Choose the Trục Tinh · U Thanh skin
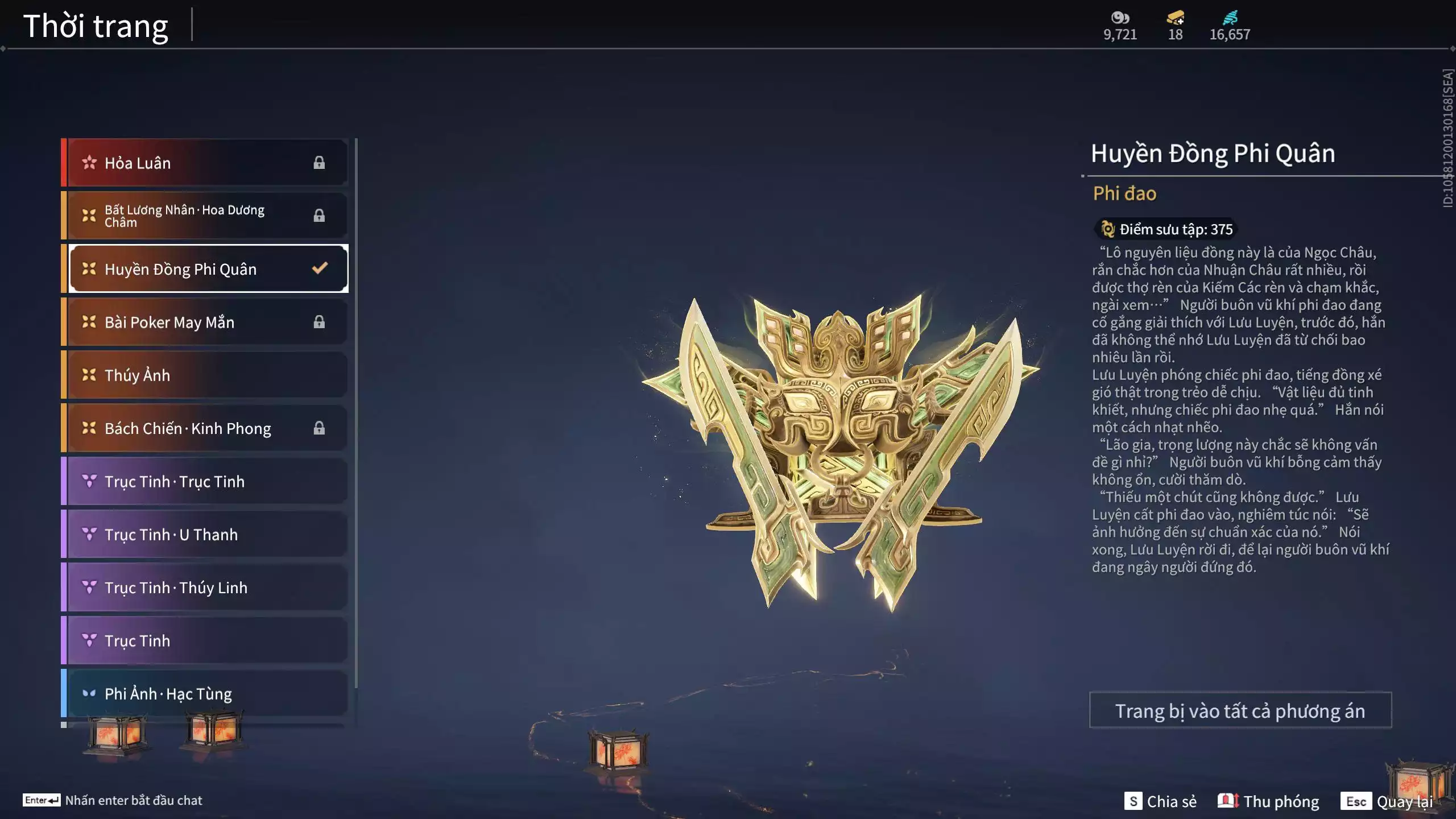 click(205, 534)
